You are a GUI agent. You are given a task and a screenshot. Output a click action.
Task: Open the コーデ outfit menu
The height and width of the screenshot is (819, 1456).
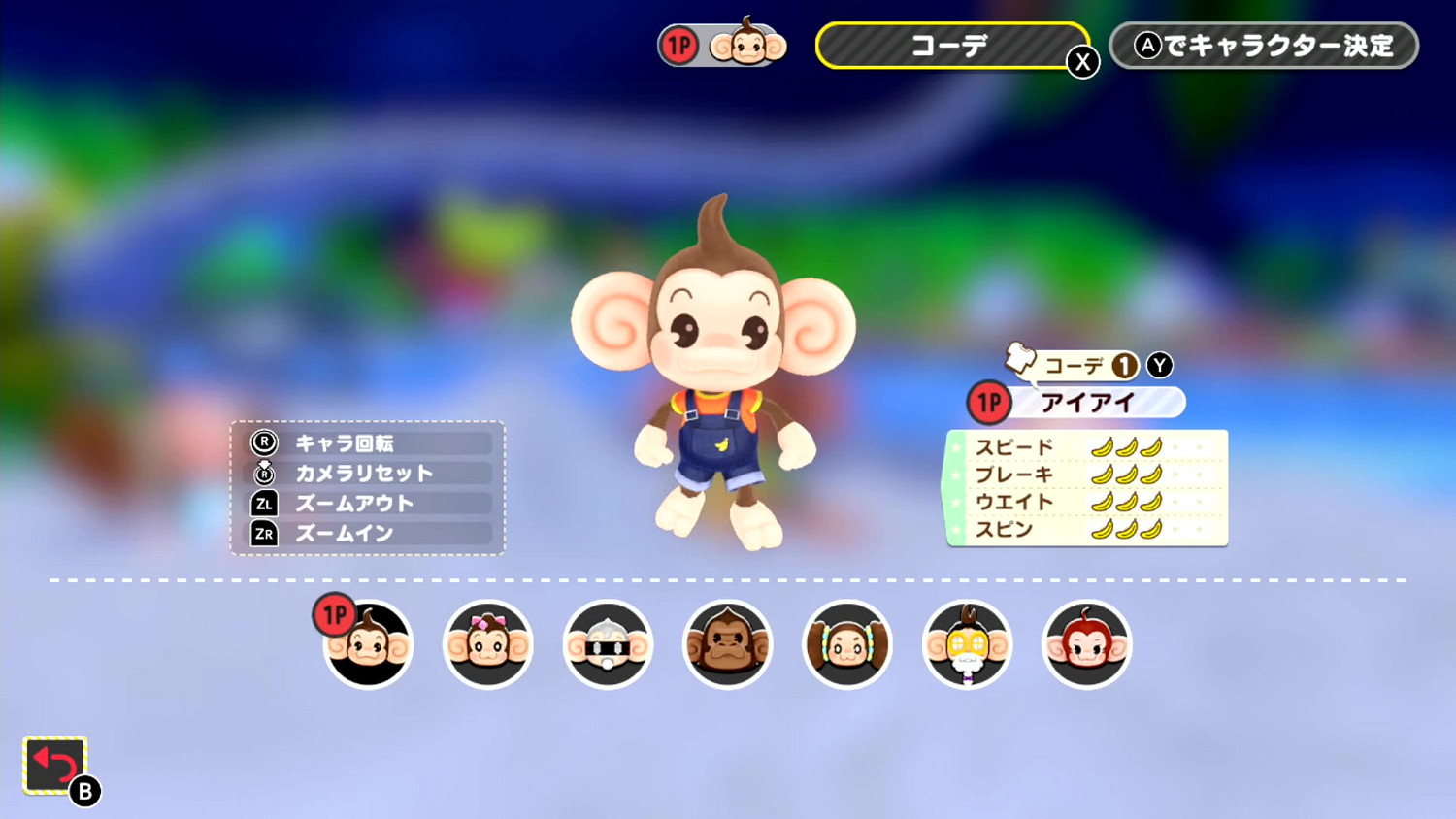956,45
